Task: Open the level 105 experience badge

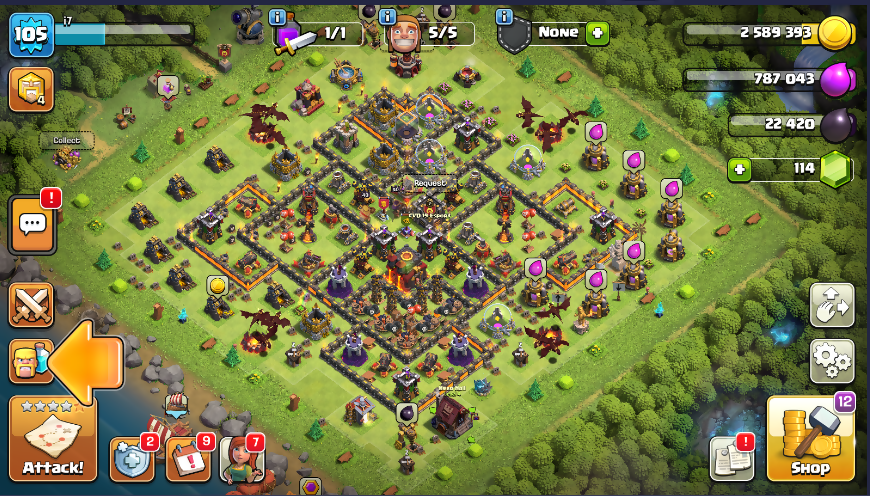Action: point(30,36)
